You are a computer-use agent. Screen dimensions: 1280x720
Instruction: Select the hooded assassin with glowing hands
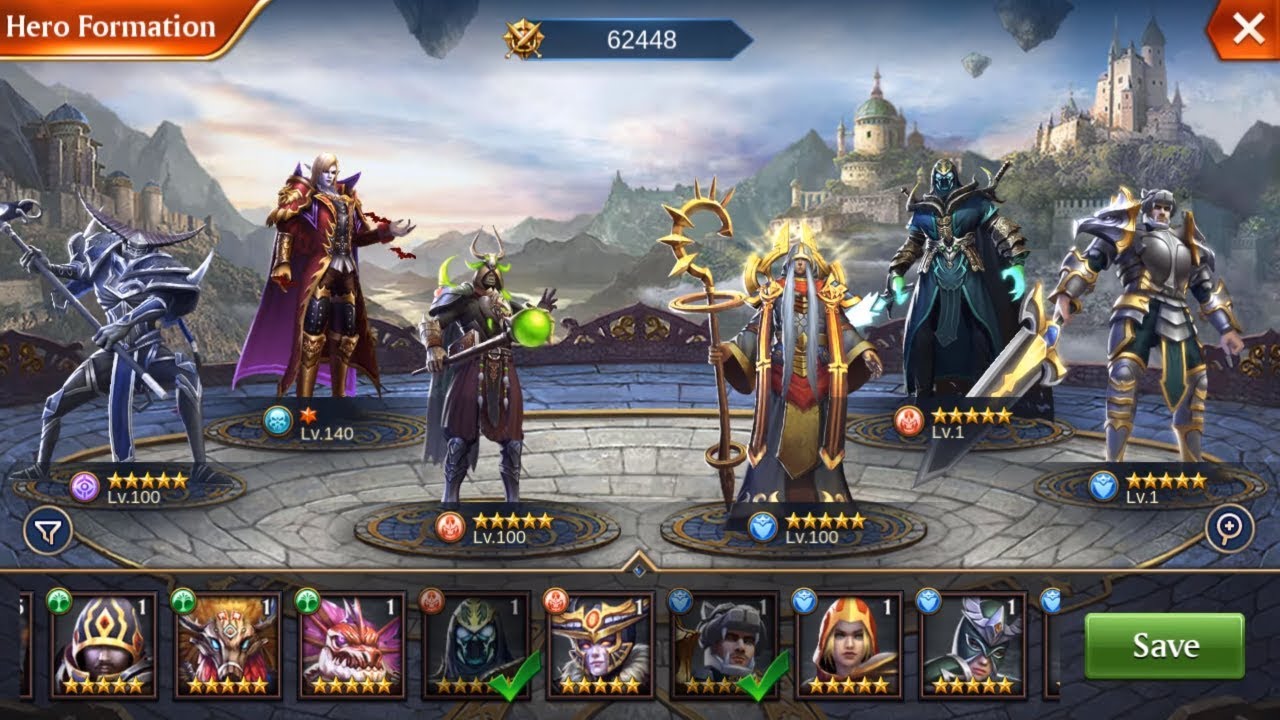tap(950, 280)
